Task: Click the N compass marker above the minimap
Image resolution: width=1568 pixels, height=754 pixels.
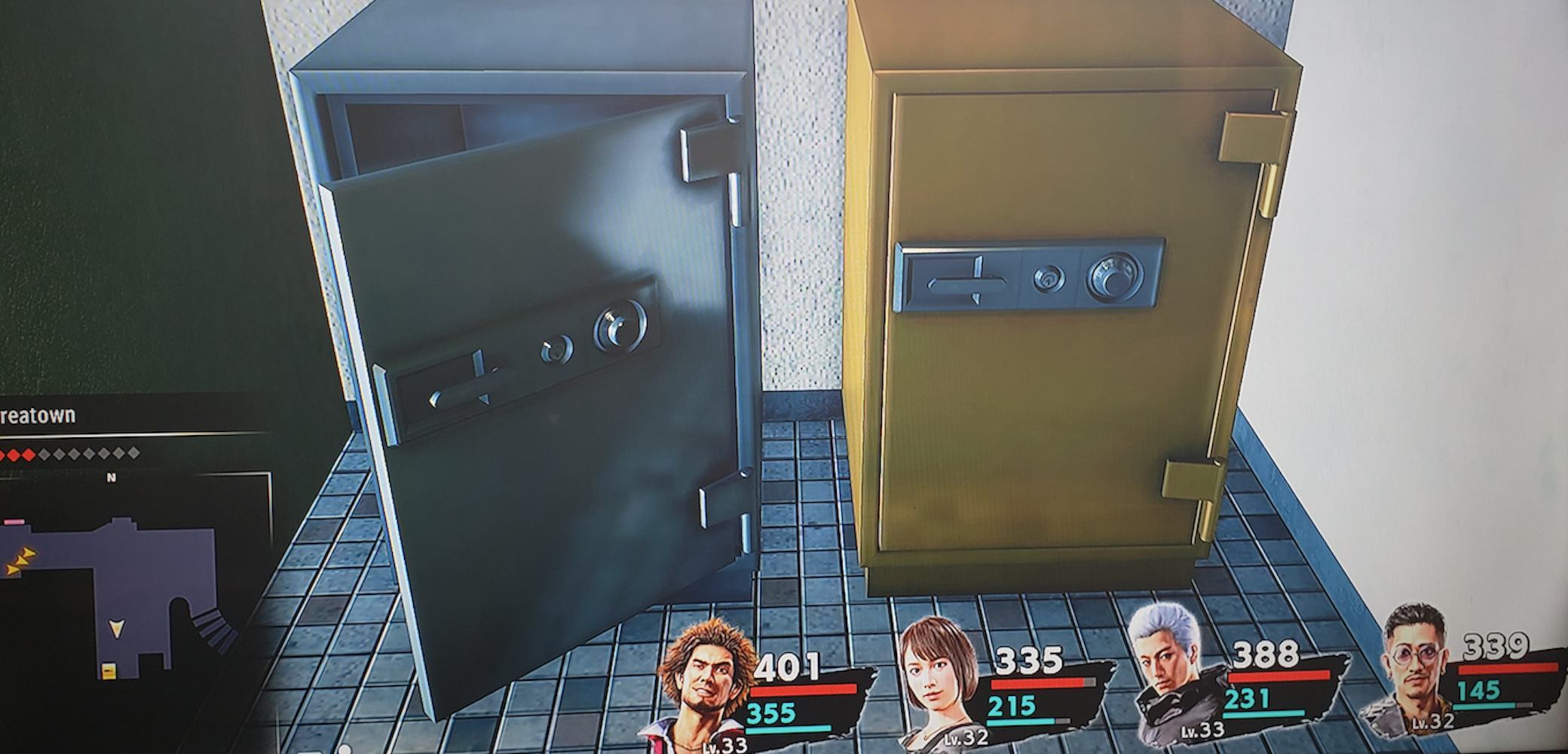Action: pos(111,477)
